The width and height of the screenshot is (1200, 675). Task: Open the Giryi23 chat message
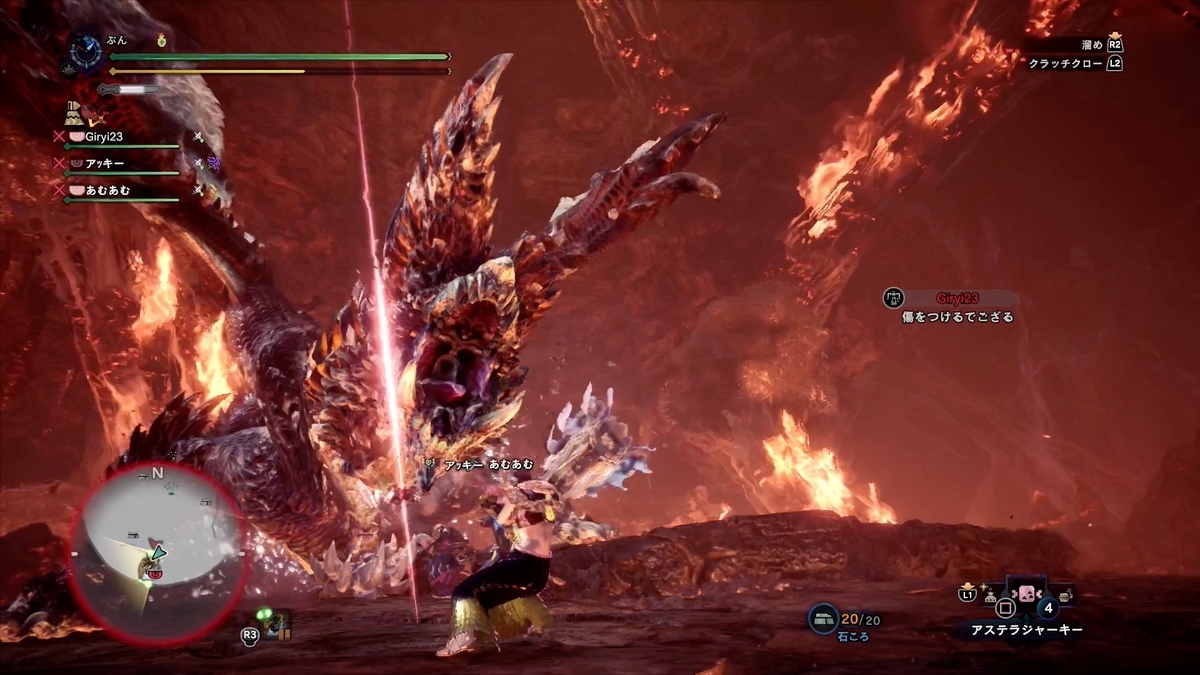click(955, 307)
